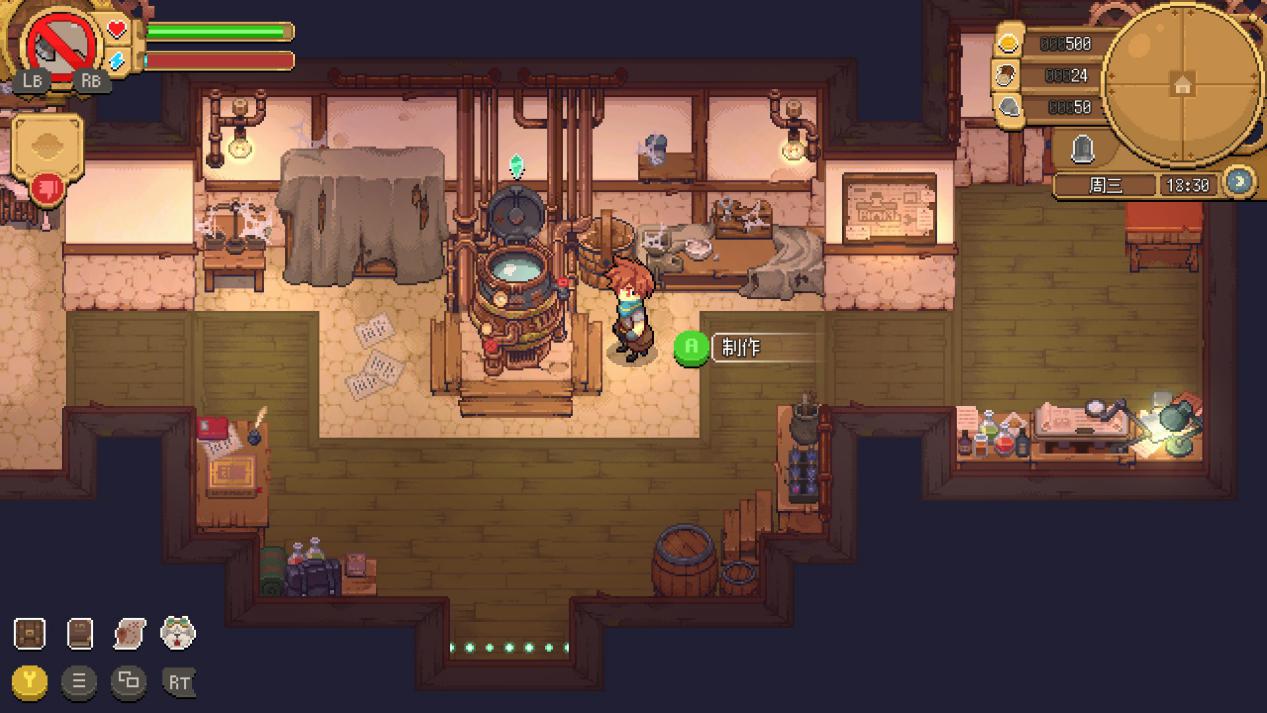Open the brown journal book icon
The width and height of the screenshot is (1267, 713).
(79, 633)
